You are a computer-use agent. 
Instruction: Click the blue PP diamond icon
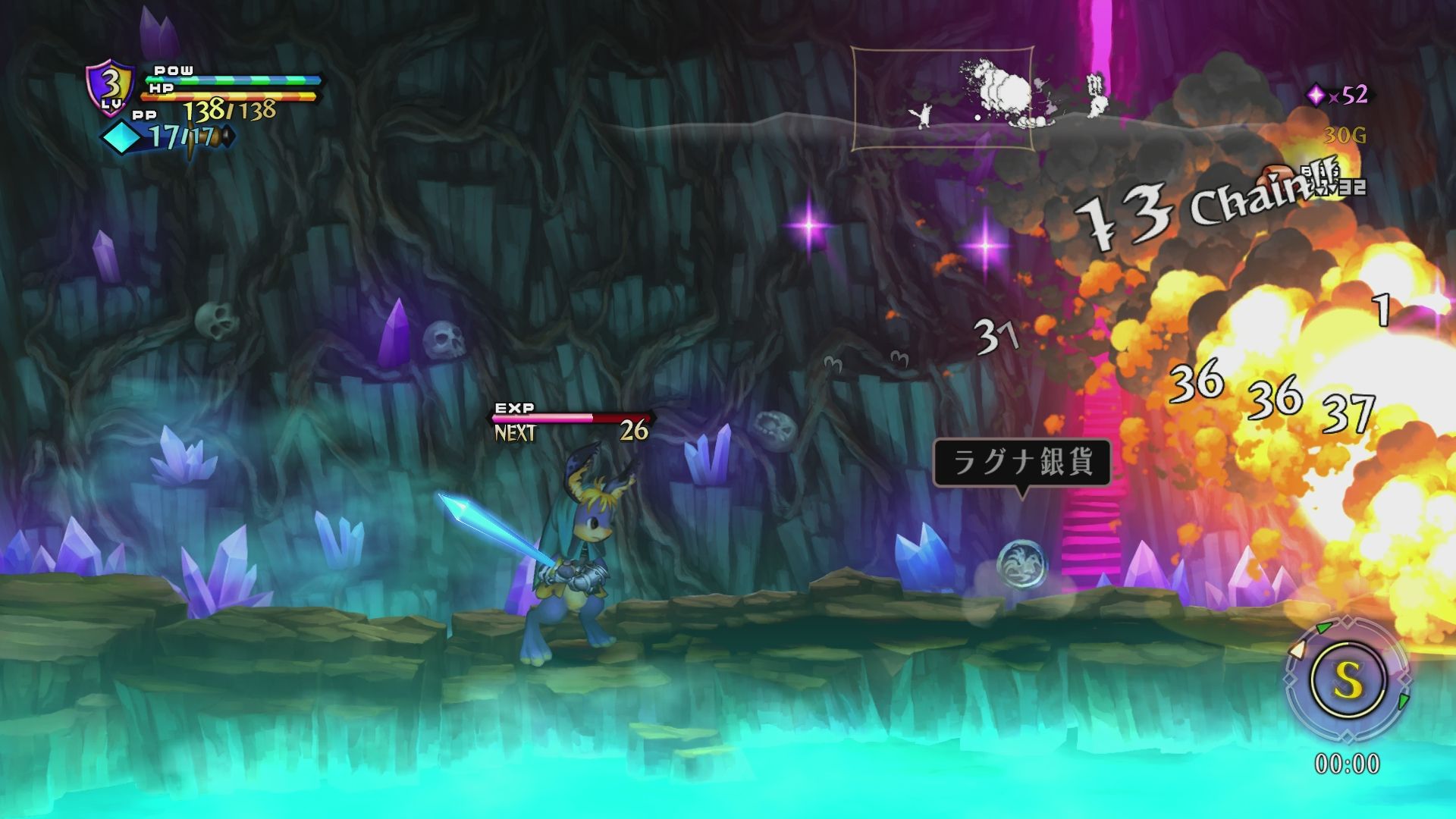pos(124,137)
